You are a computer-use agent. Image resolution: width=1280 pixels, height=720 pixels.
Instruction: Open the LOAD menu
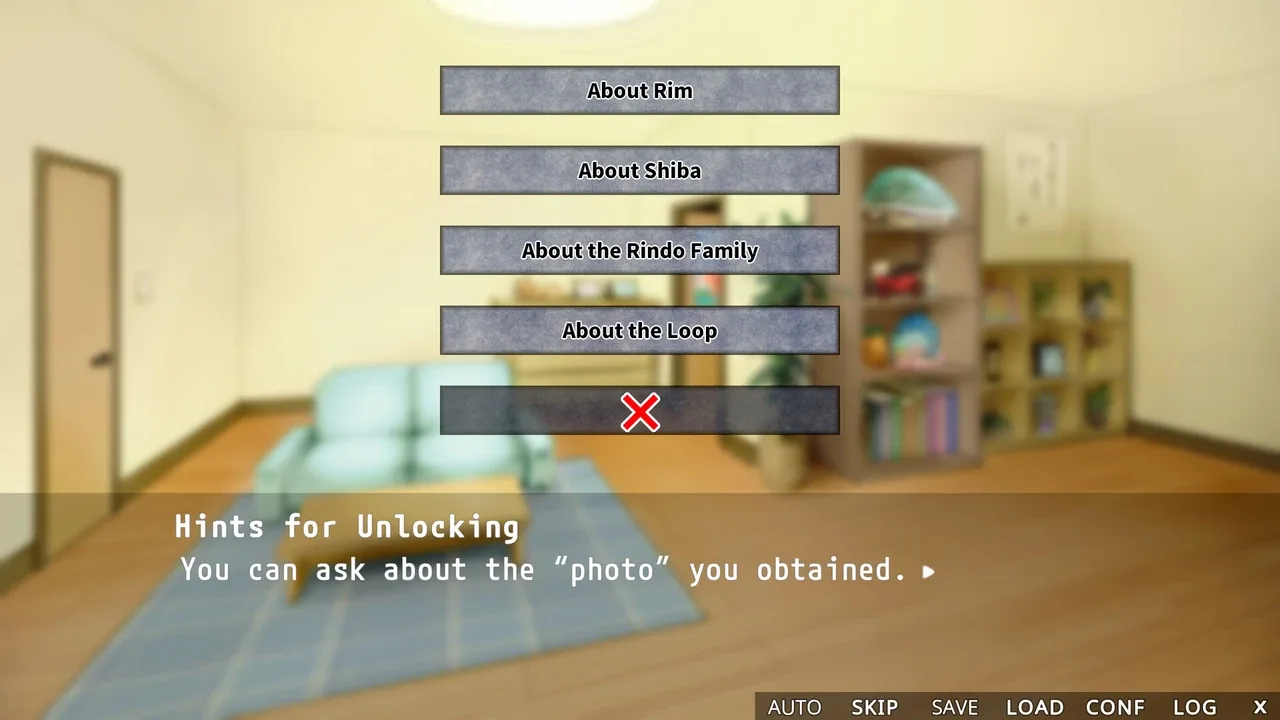coord(1034,707)
